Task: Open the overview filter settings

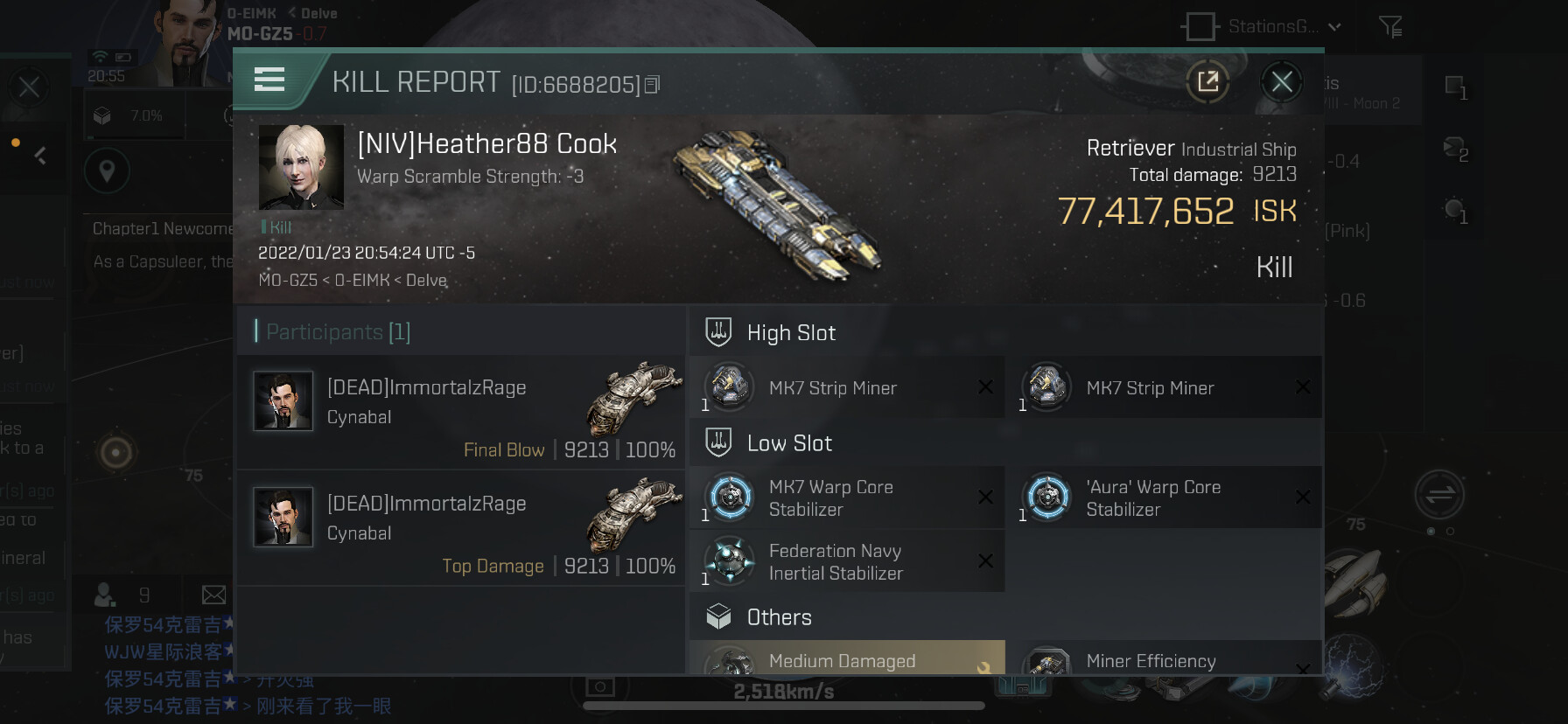Action: click(x=1390, y=27)
